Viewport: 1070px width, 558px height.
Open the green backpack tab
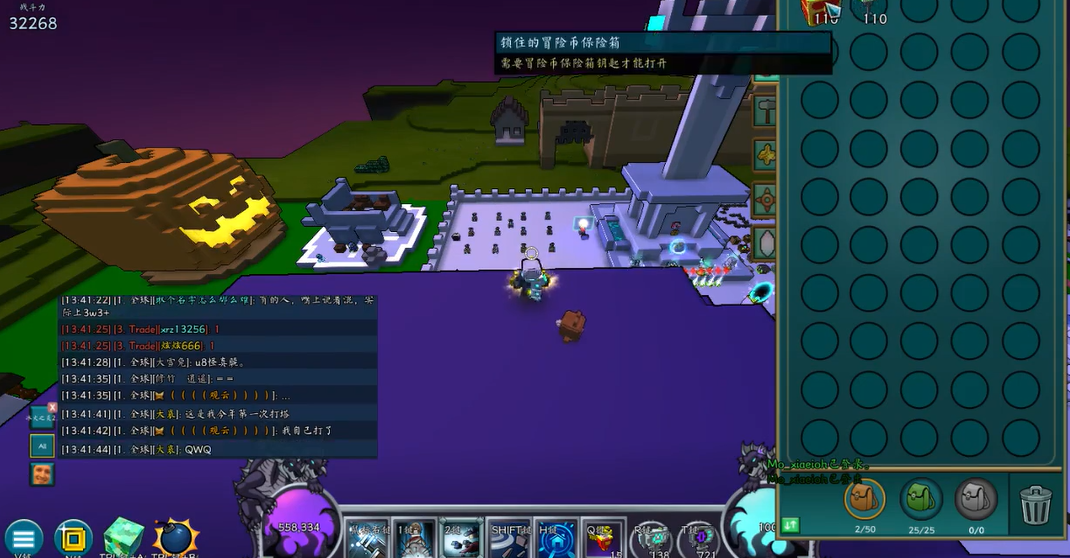(920, 499)
